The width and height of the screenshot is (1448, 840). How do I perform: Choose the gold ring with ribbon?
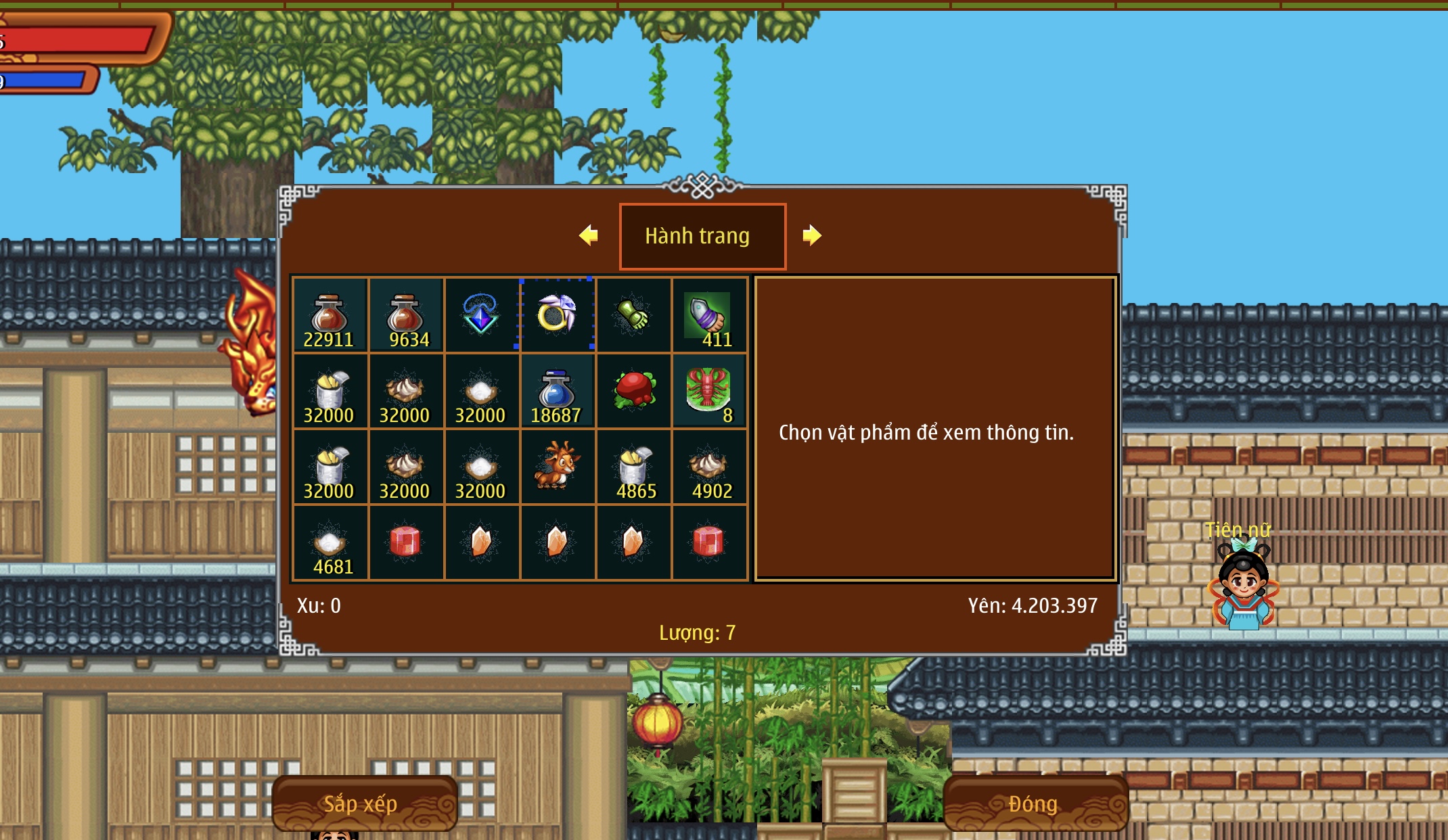[x=557, y=316]
